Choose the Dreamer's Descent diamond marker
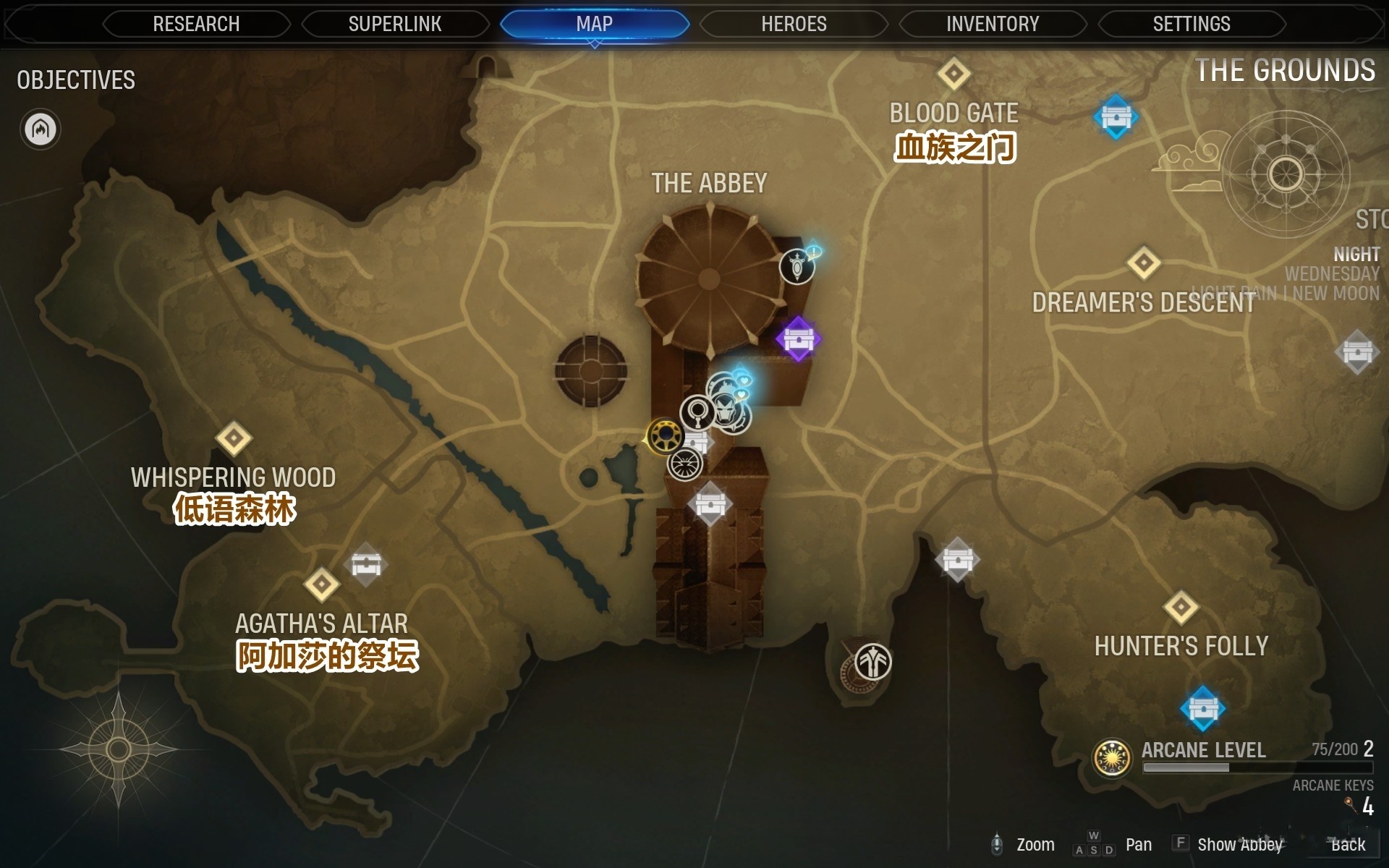Screen dimensions: 1389x868 pos(1144,263)
